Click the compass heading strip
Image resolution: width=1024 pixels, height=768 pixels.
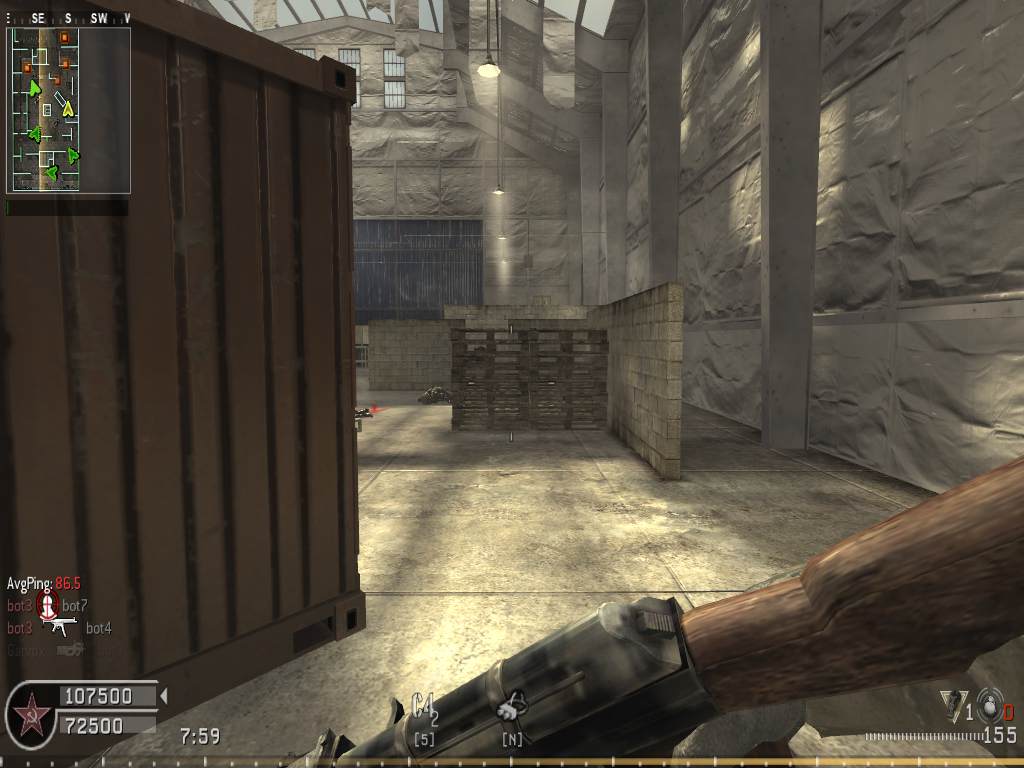pyautogui.click(x=68, y=18)
